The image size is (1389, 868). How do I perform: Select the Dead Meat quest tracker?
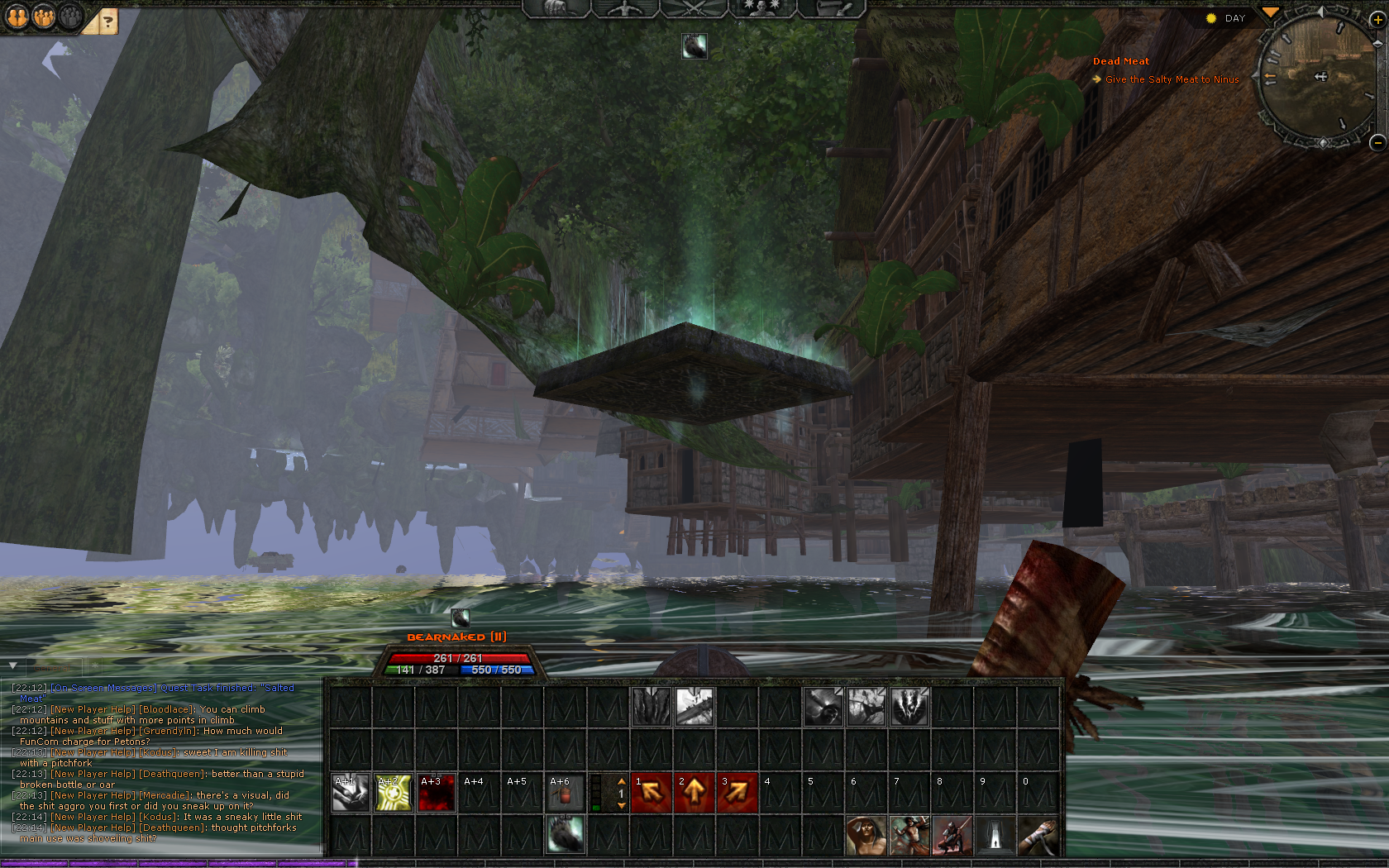click(x=1120, y=61)
